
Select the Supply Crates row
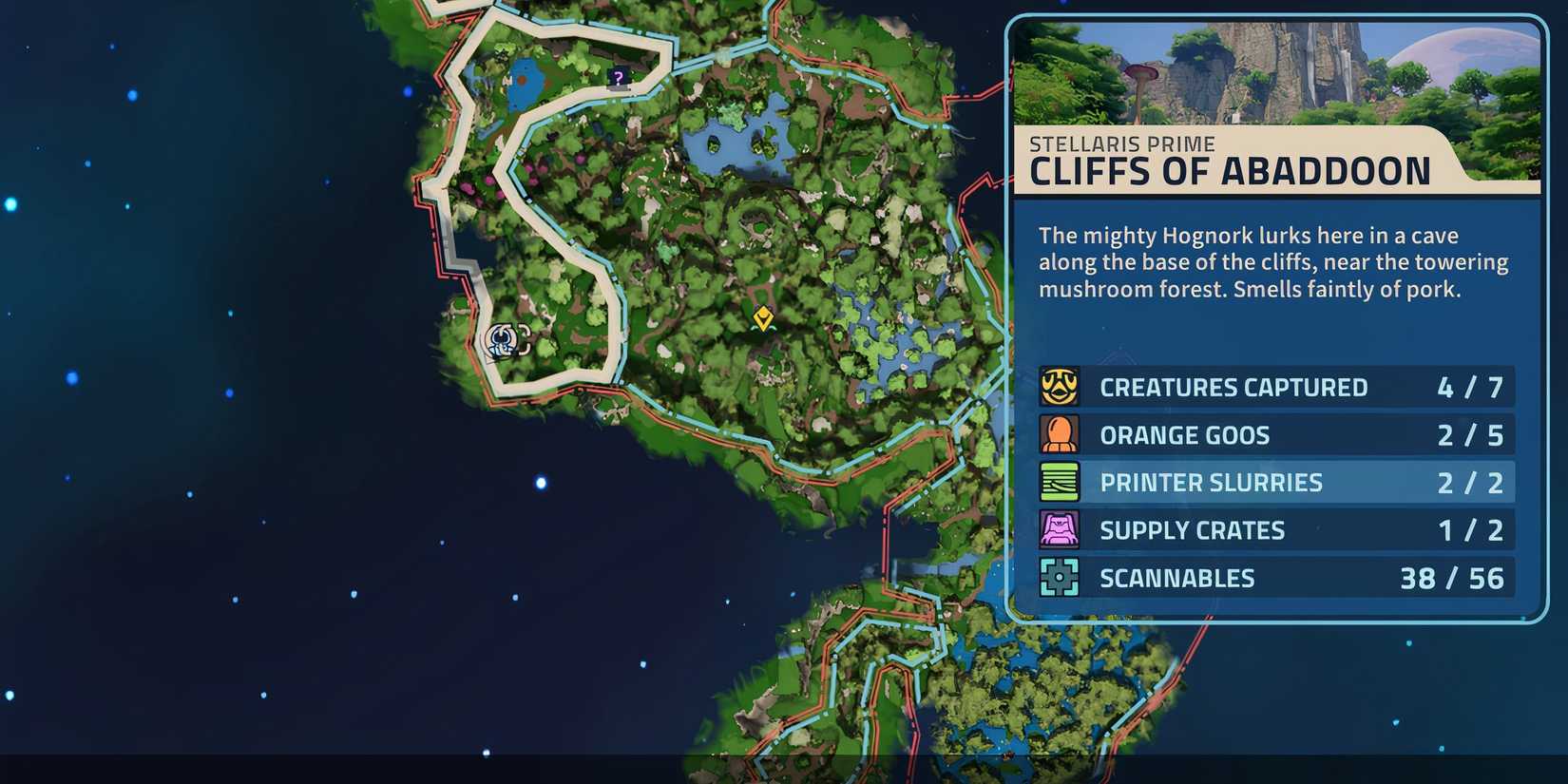coord(1275,530)
